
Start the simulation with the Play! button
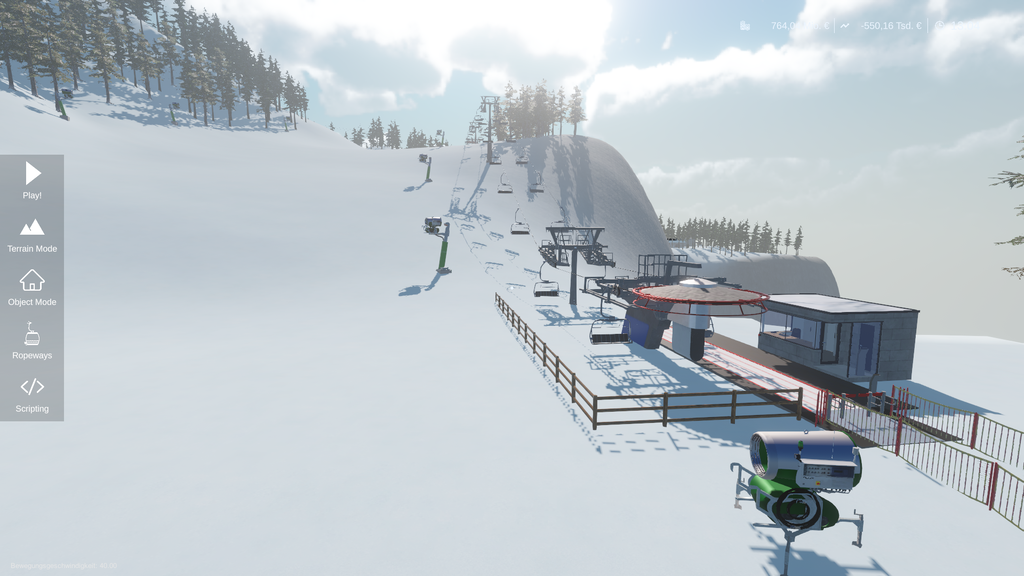pyautogui.click(x=32, y=180)
